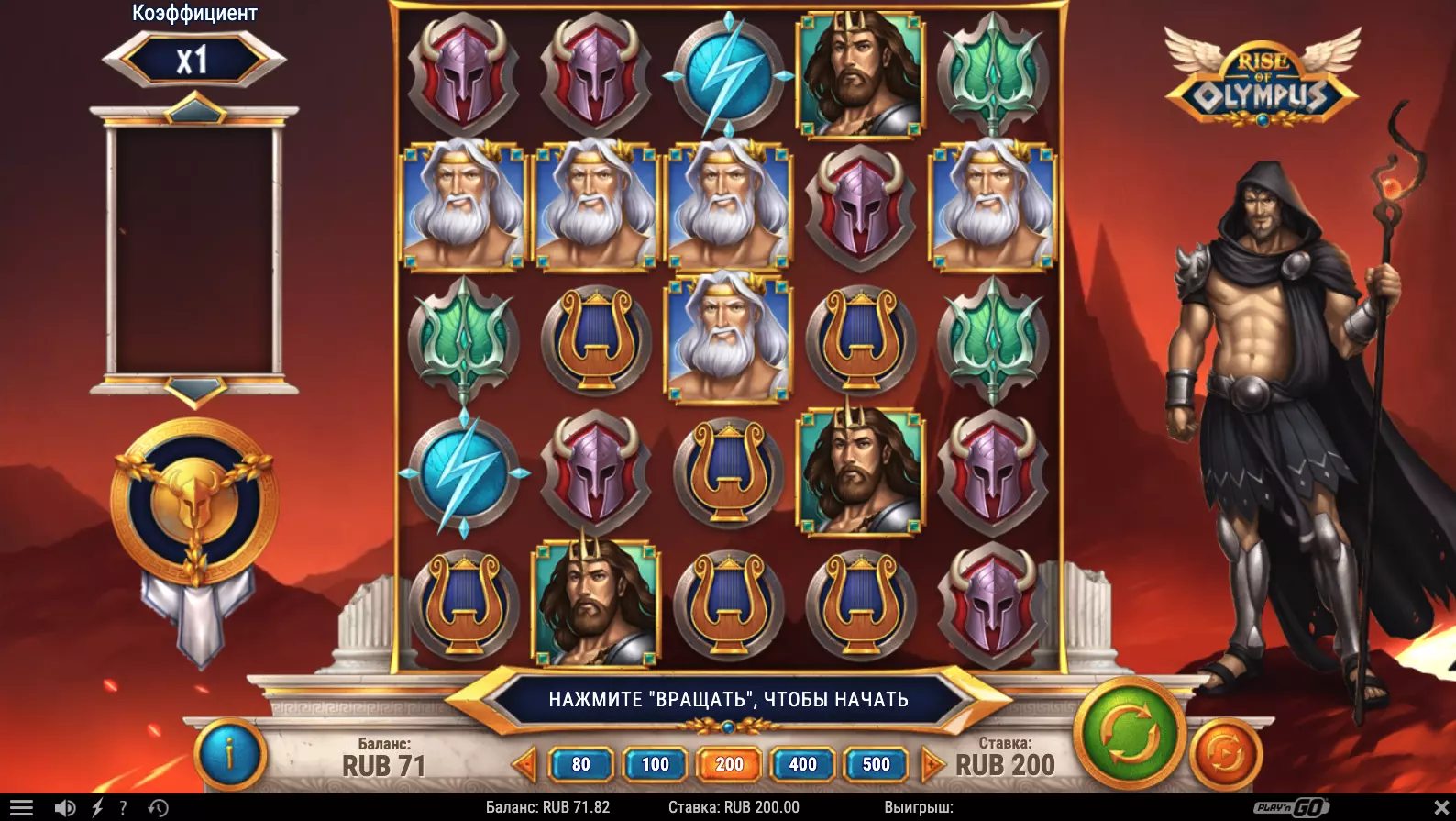
Task: Decrease the bet with the left arrow
Action: point(524,764)
